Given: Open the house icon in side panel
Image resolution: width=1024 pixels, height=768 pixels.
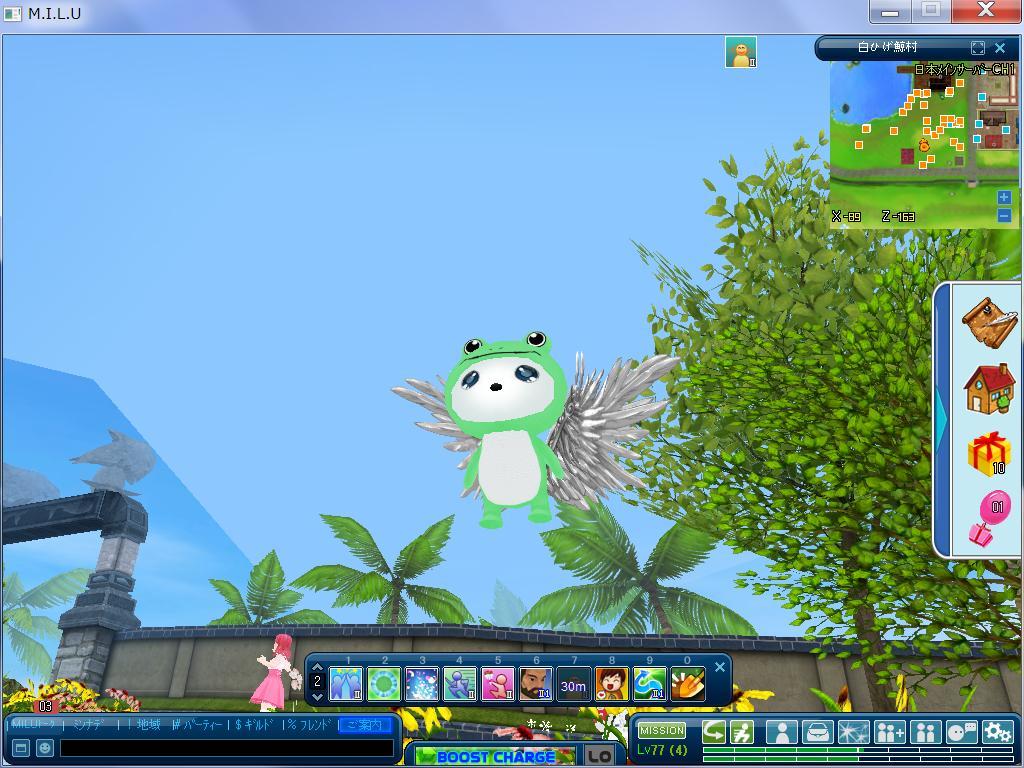Looking at the screenshot, I should pos(989,388).
